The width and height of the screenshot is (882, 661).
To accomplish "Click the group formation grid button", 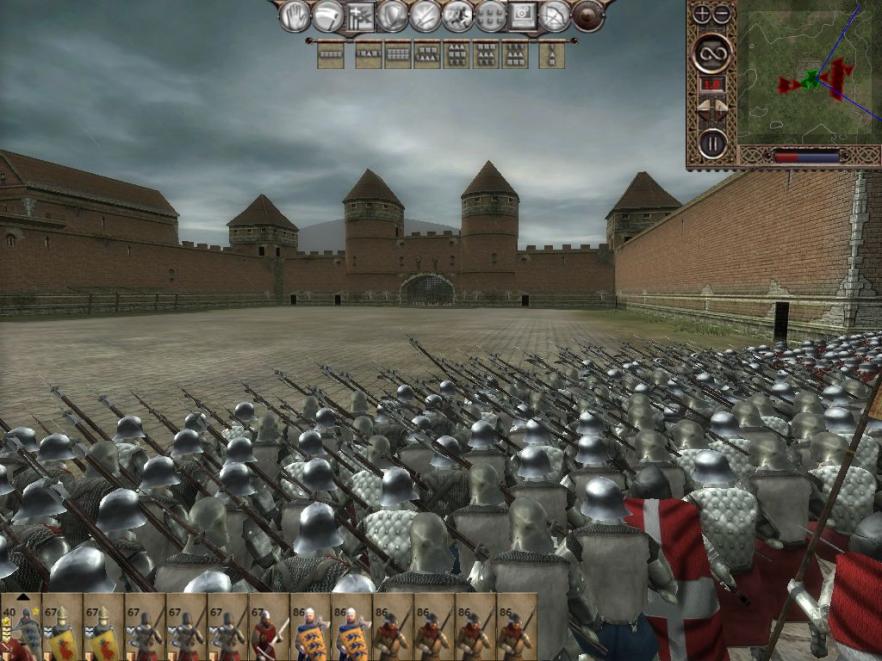I will 491,15.
